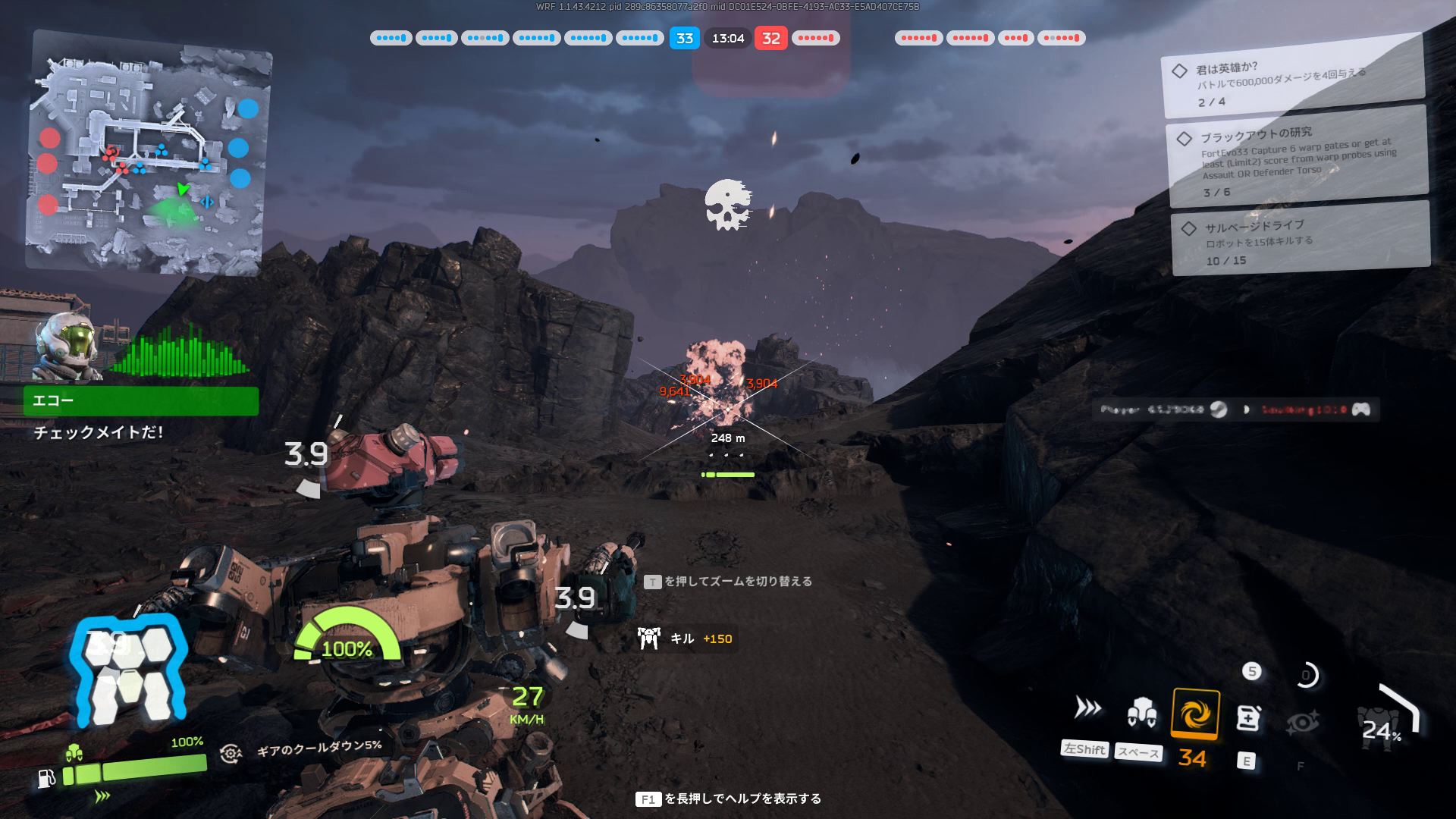Trigger the jump jets ability icon
1456x819 pixels.
click(1141, 711)
